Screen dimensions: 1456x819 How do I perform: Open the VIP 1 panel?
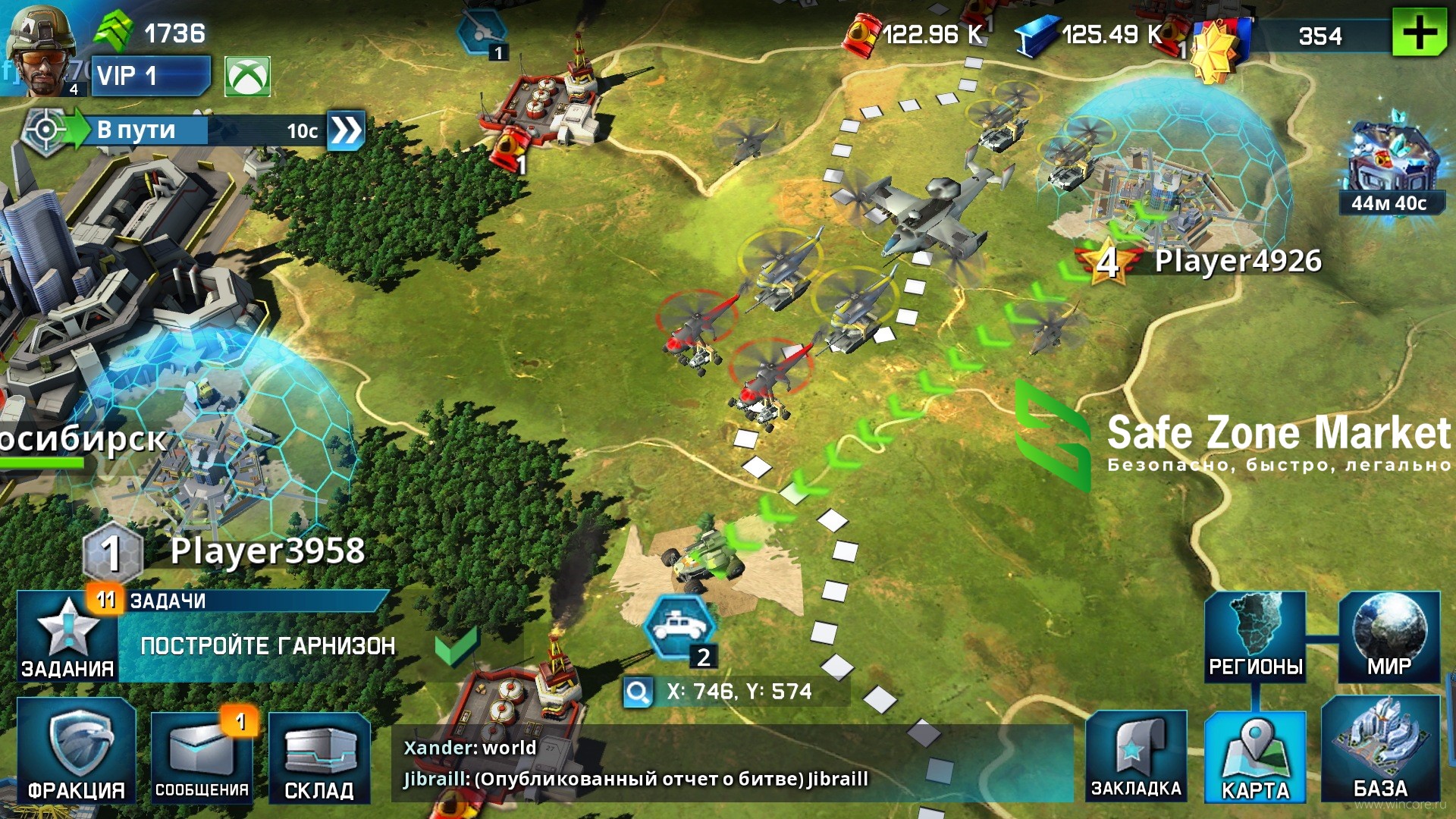coord(150,76)
